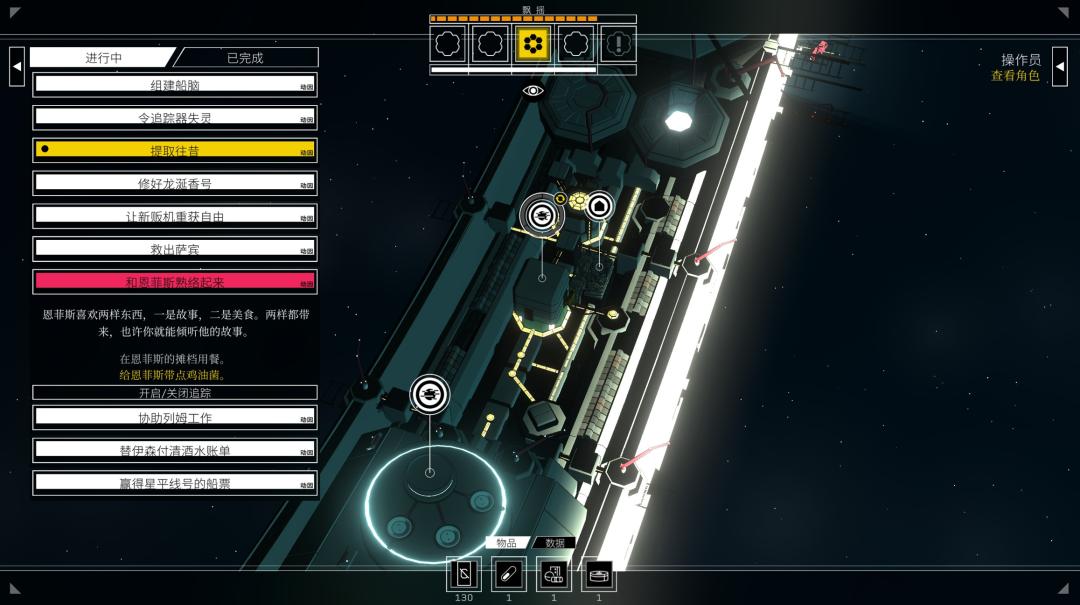Click the house-shaped map marker
The image size is (1080, 605).
click(x=599, y=207)
